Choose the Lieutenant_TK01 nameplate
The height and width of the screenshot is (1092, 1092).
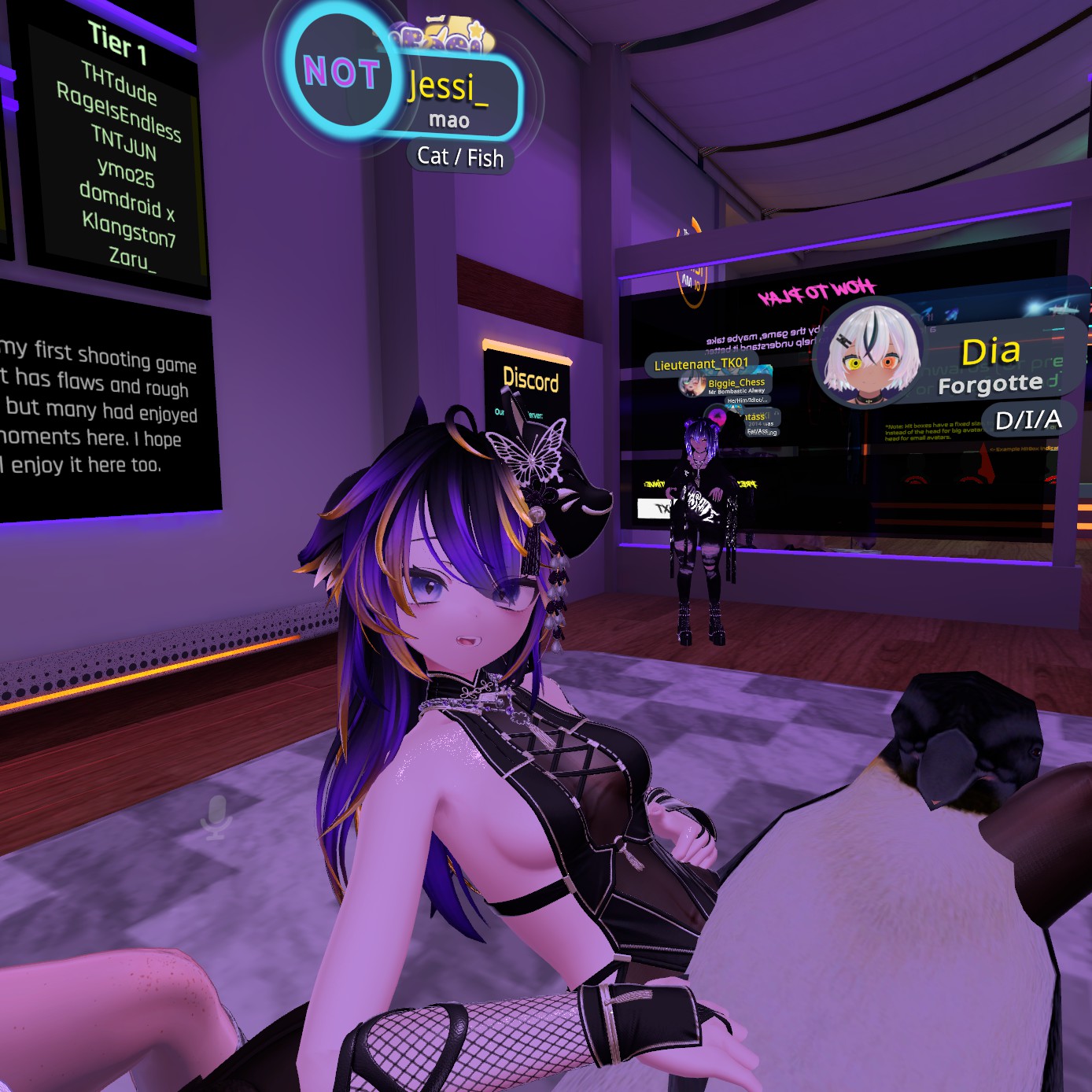701,364
